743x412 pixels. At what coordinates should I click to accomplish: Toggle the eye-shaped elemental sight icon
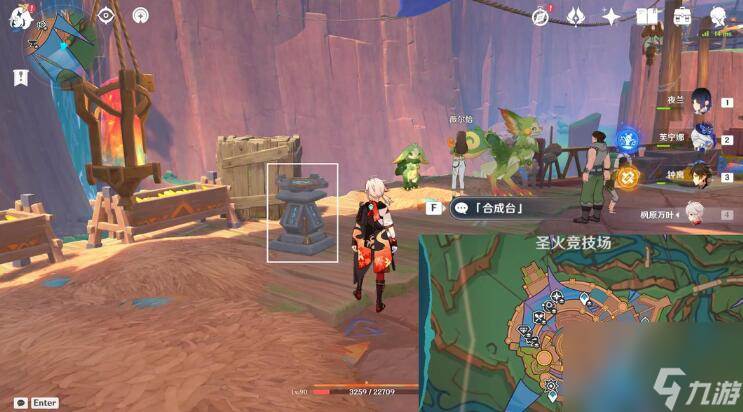tap(106, 16)
